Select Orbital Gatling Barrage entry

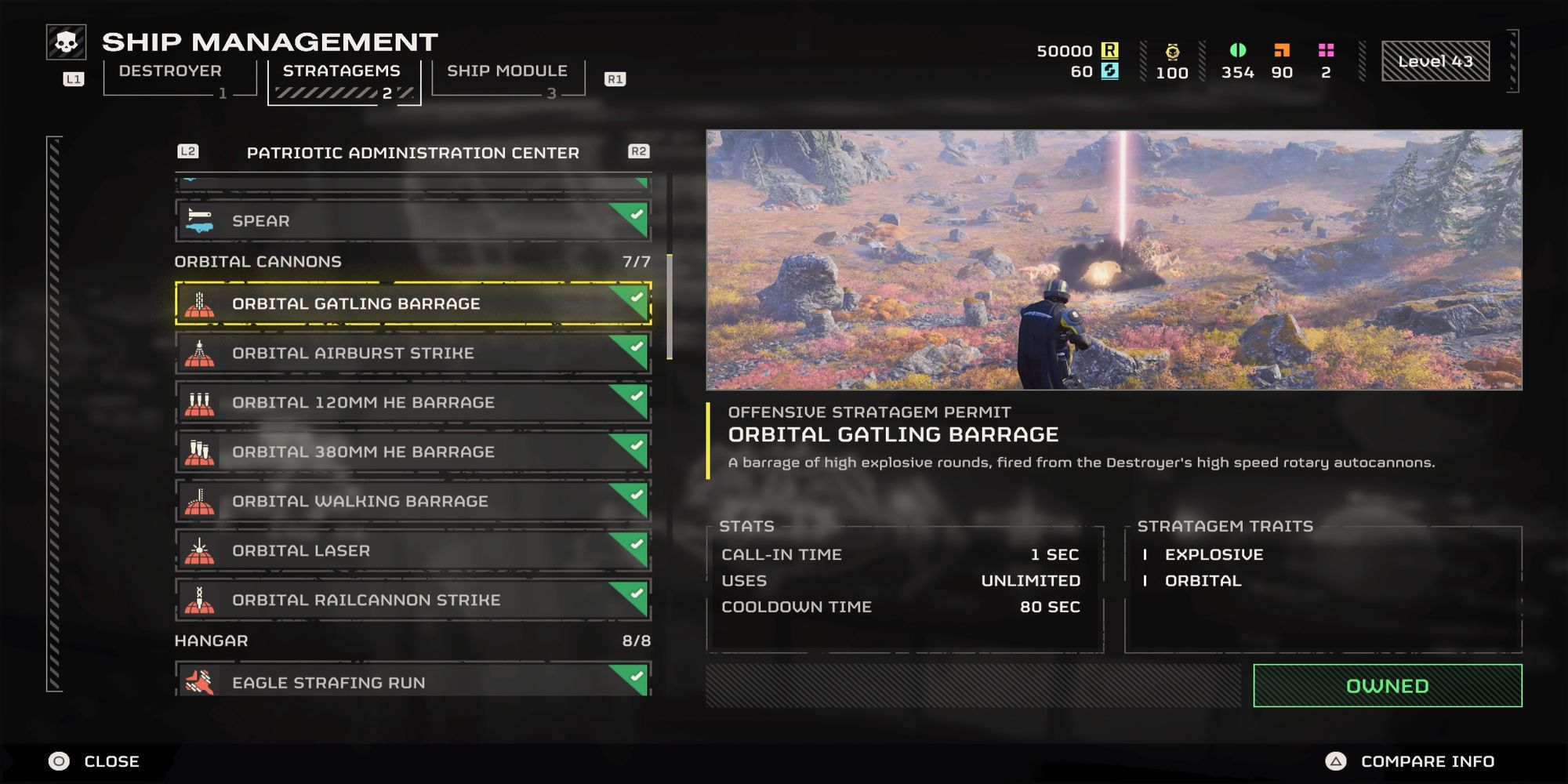pos(412,303)
